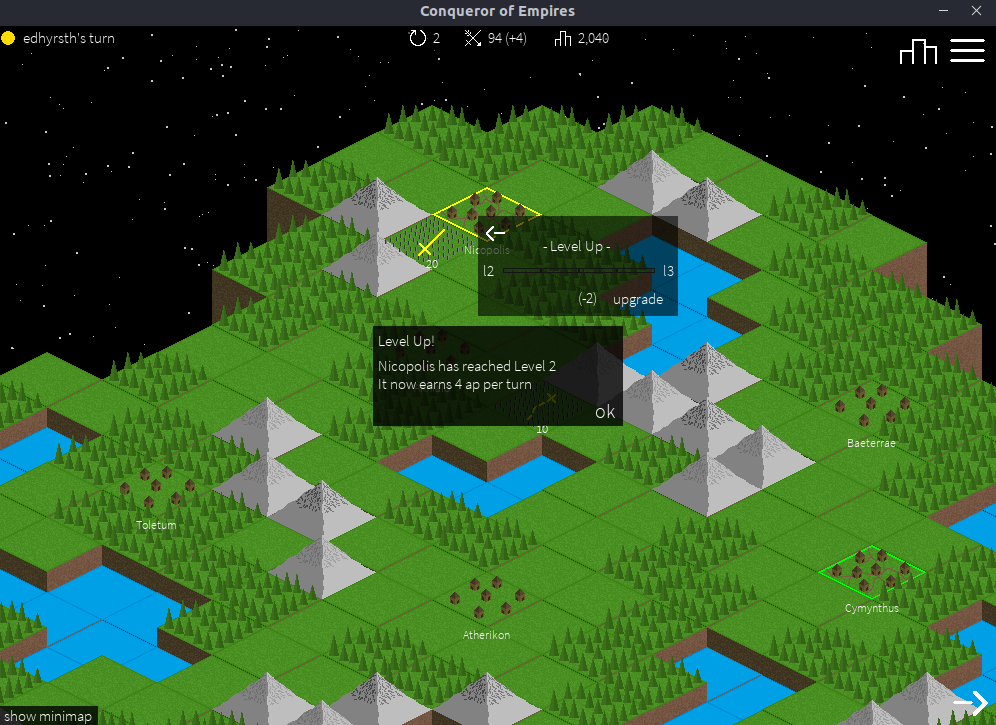This screenshot has width=996, height=725.
Task: Select the green-outlined Cymynthus city tile
Action: click(x=871, y=572)
